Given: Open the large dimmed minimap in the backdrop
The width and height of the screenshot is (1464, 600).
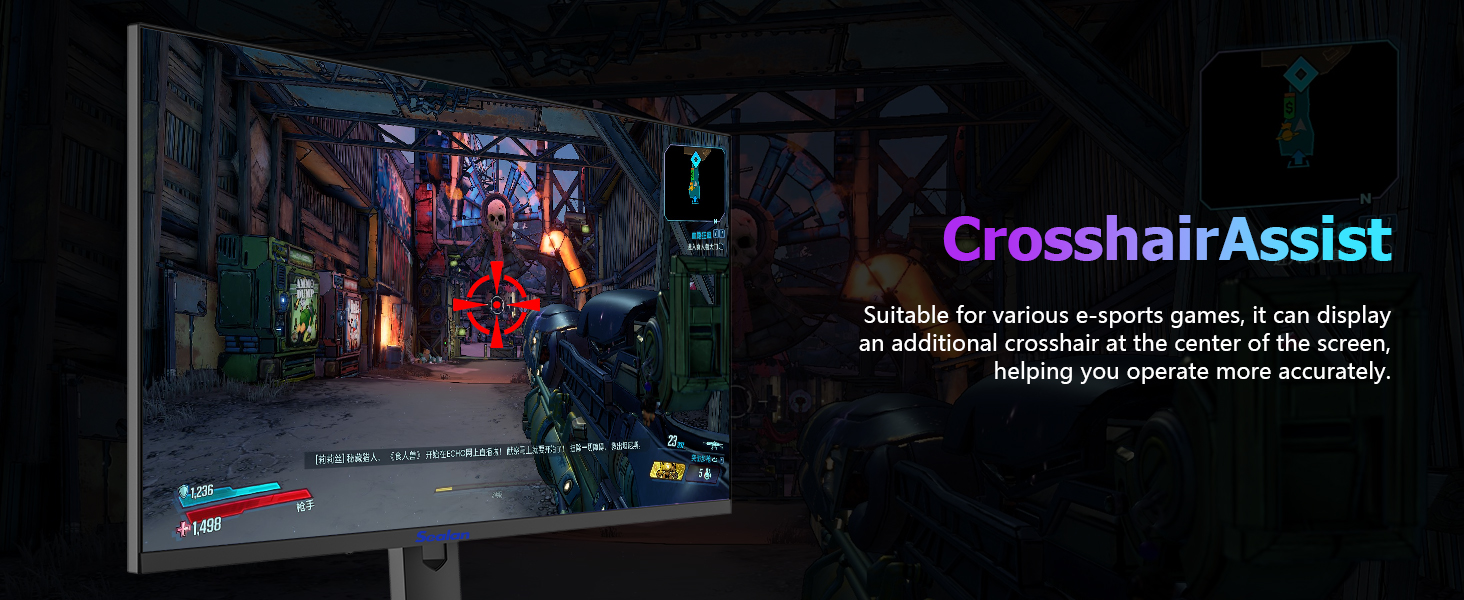Looking at the screenshot, I should 1298,122.
